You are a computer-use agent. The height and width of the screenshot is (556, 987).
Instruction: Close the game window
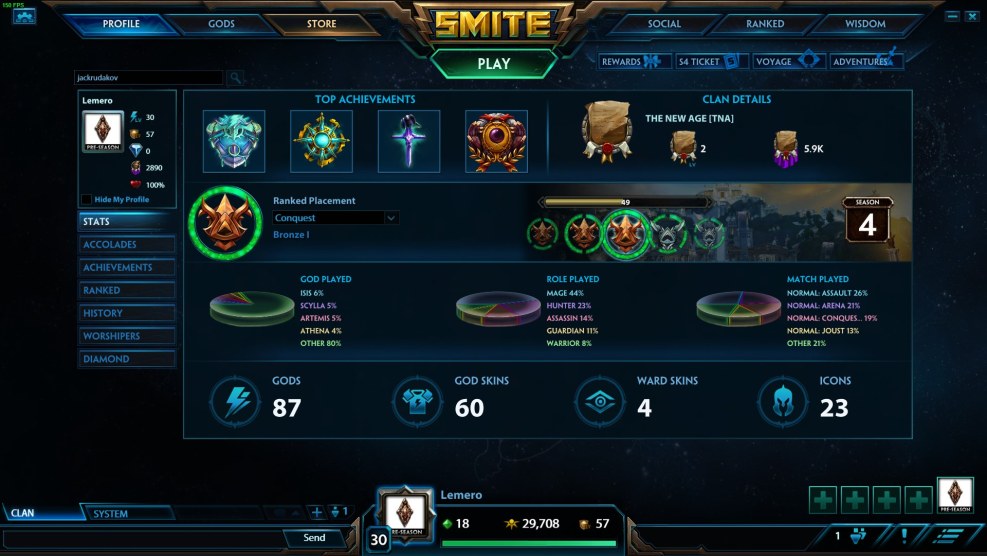(x=971, y=16)
